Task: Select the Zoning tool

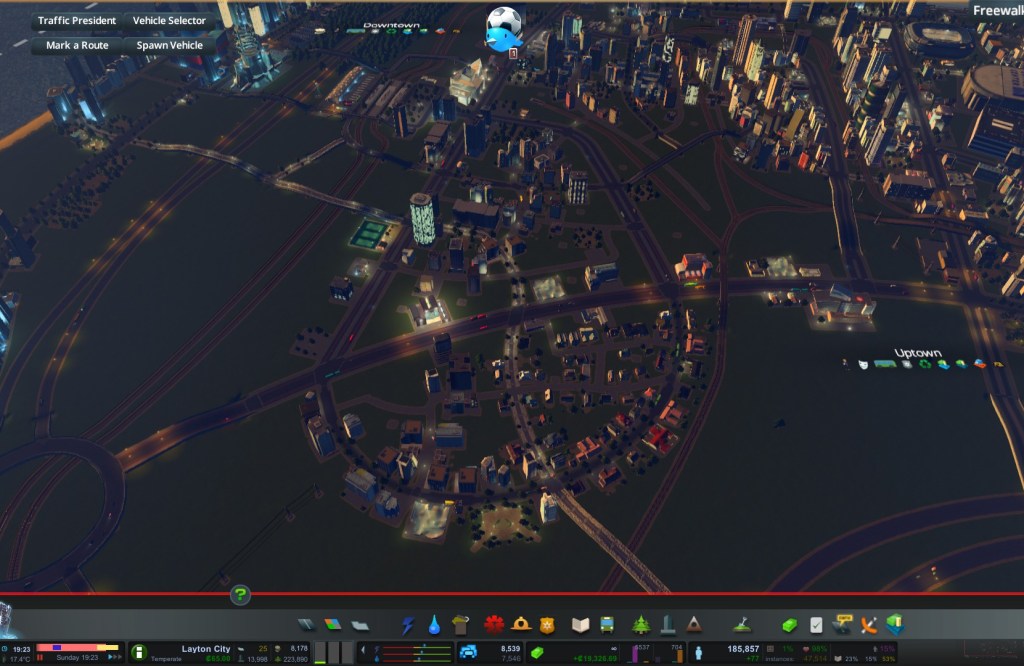Action: point(333,625)
